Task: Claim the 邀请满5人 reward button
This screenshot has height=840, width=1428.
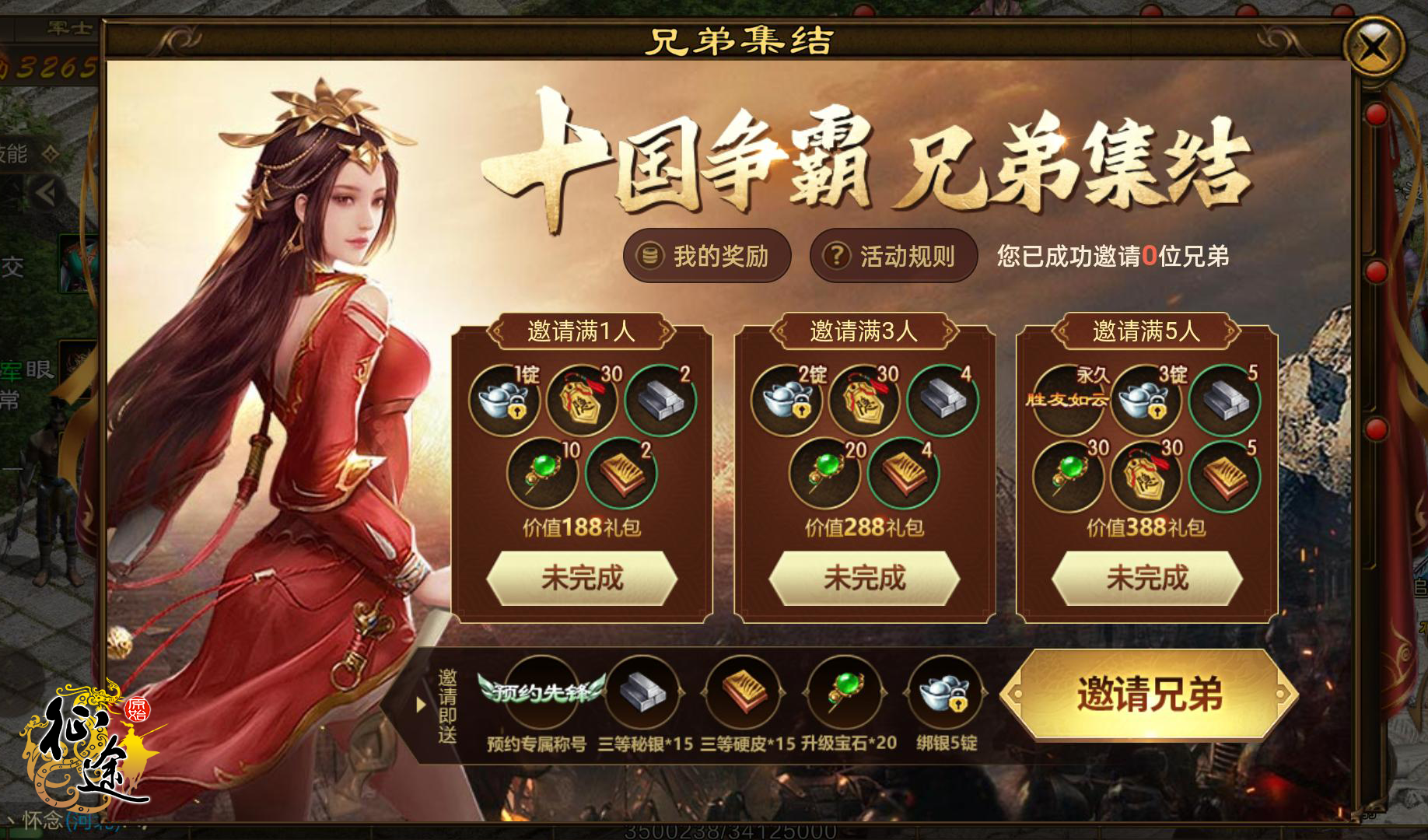Action: coord(1146,578)
